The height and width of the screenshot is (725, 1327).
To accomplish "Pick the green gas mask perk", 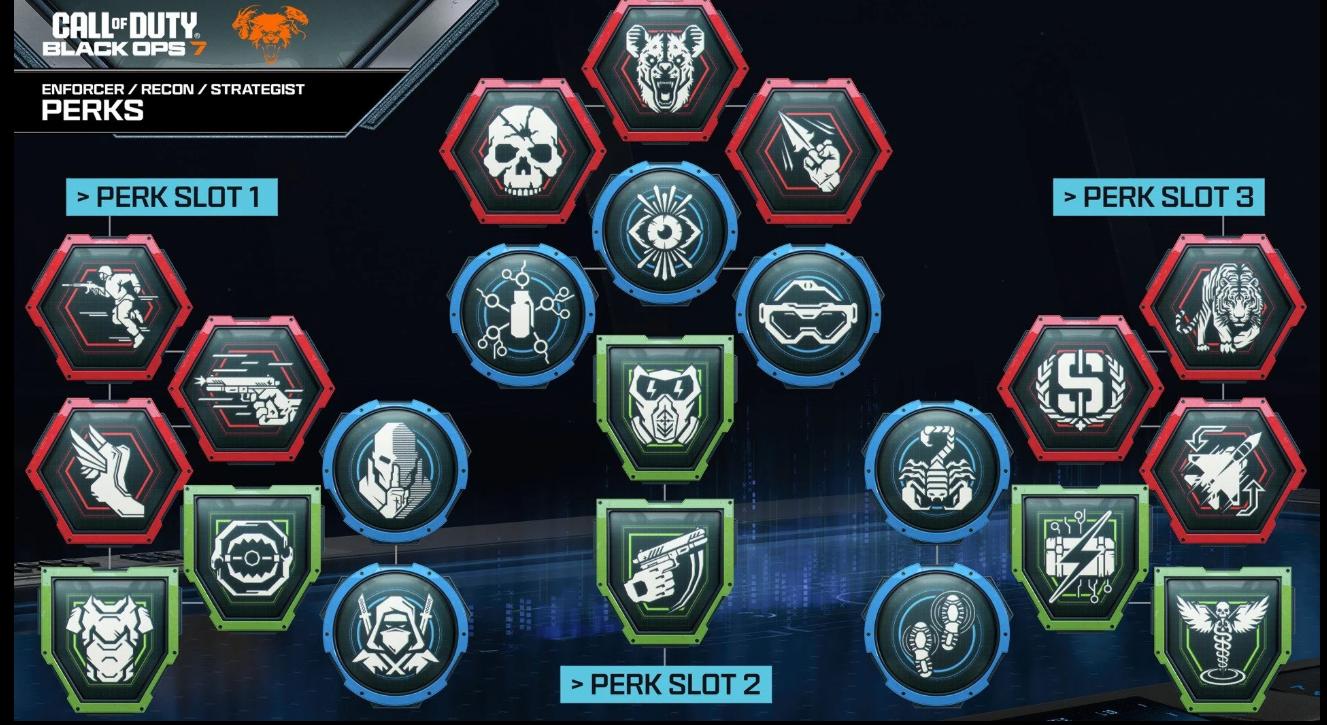I will pos(665,405).
